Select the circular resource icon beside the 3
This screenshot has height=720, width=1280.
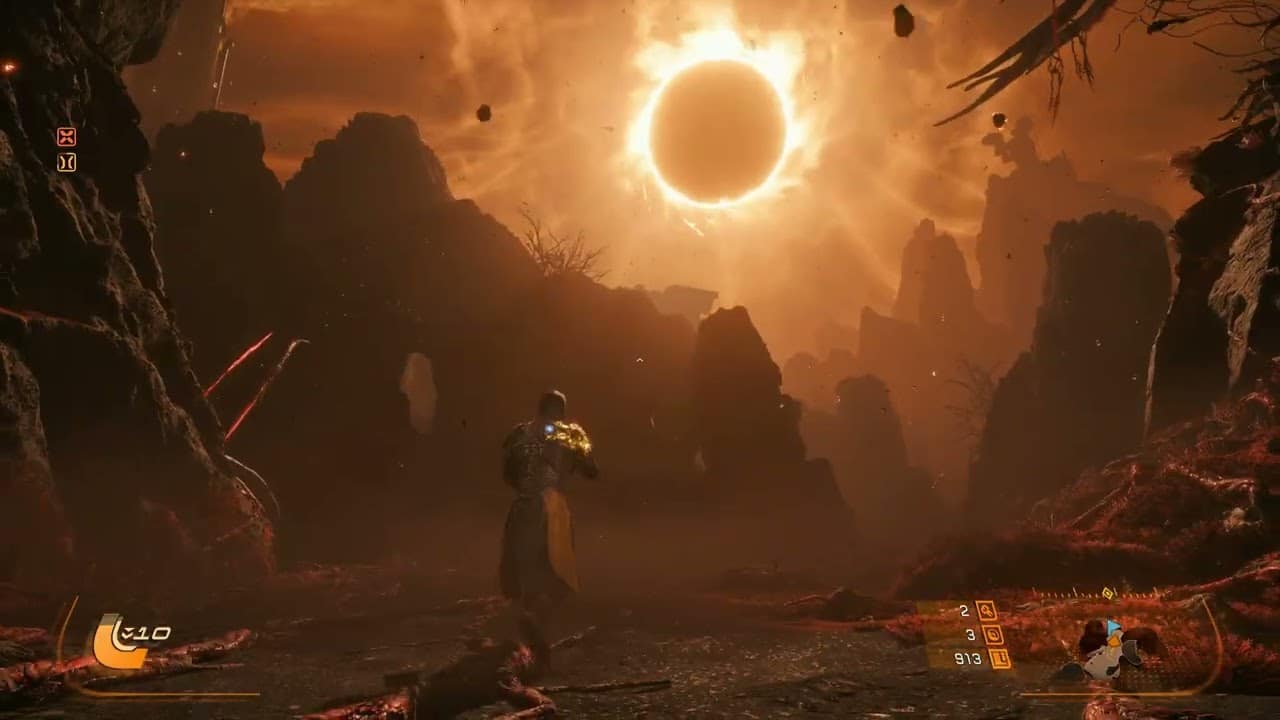994,635
